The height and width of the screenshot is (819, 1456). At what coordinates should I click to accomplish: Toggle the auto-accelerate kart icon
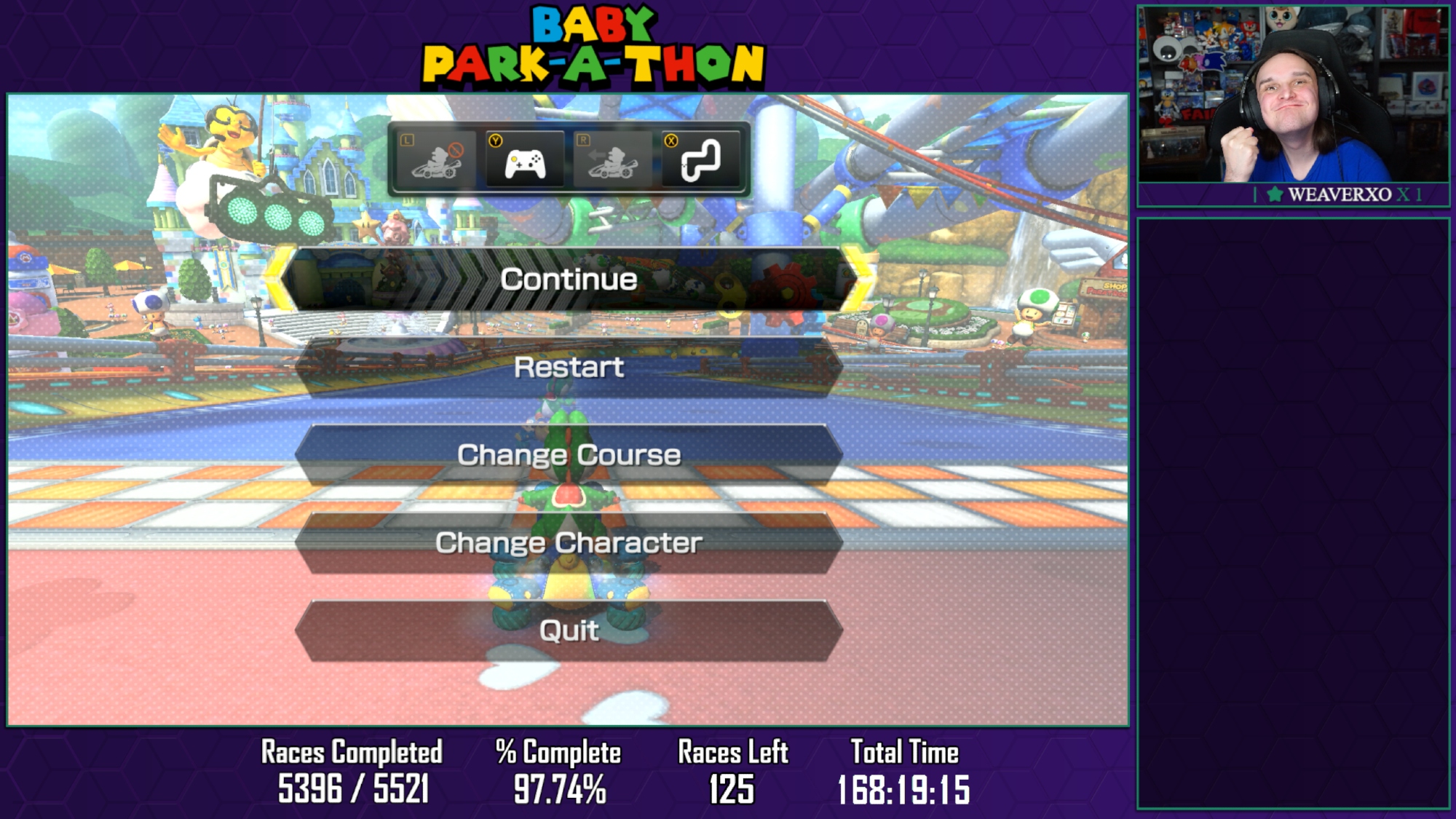tap(613, 159)
